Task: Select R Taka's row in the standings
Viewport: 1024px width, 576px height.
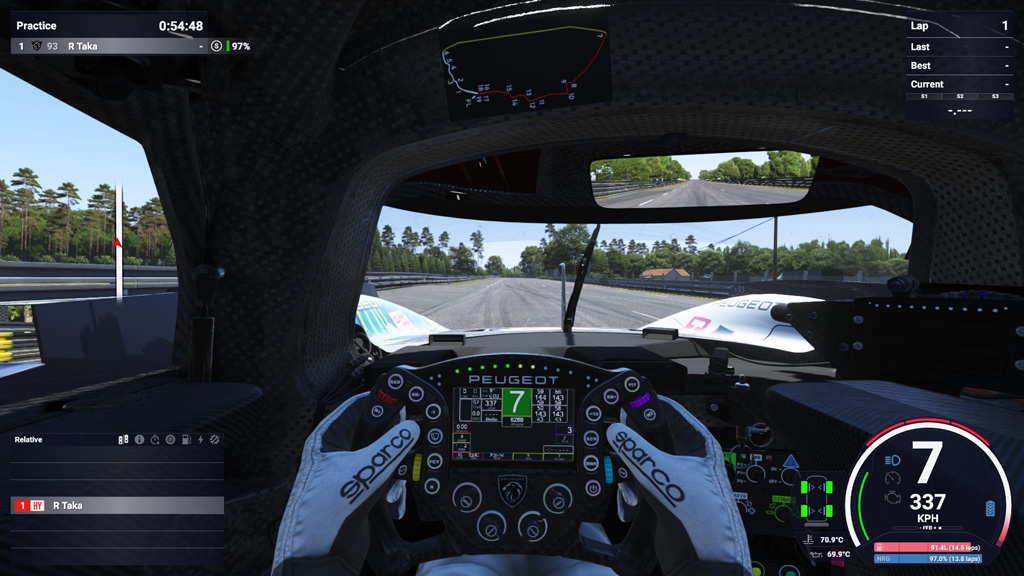Action: (110, 46)
